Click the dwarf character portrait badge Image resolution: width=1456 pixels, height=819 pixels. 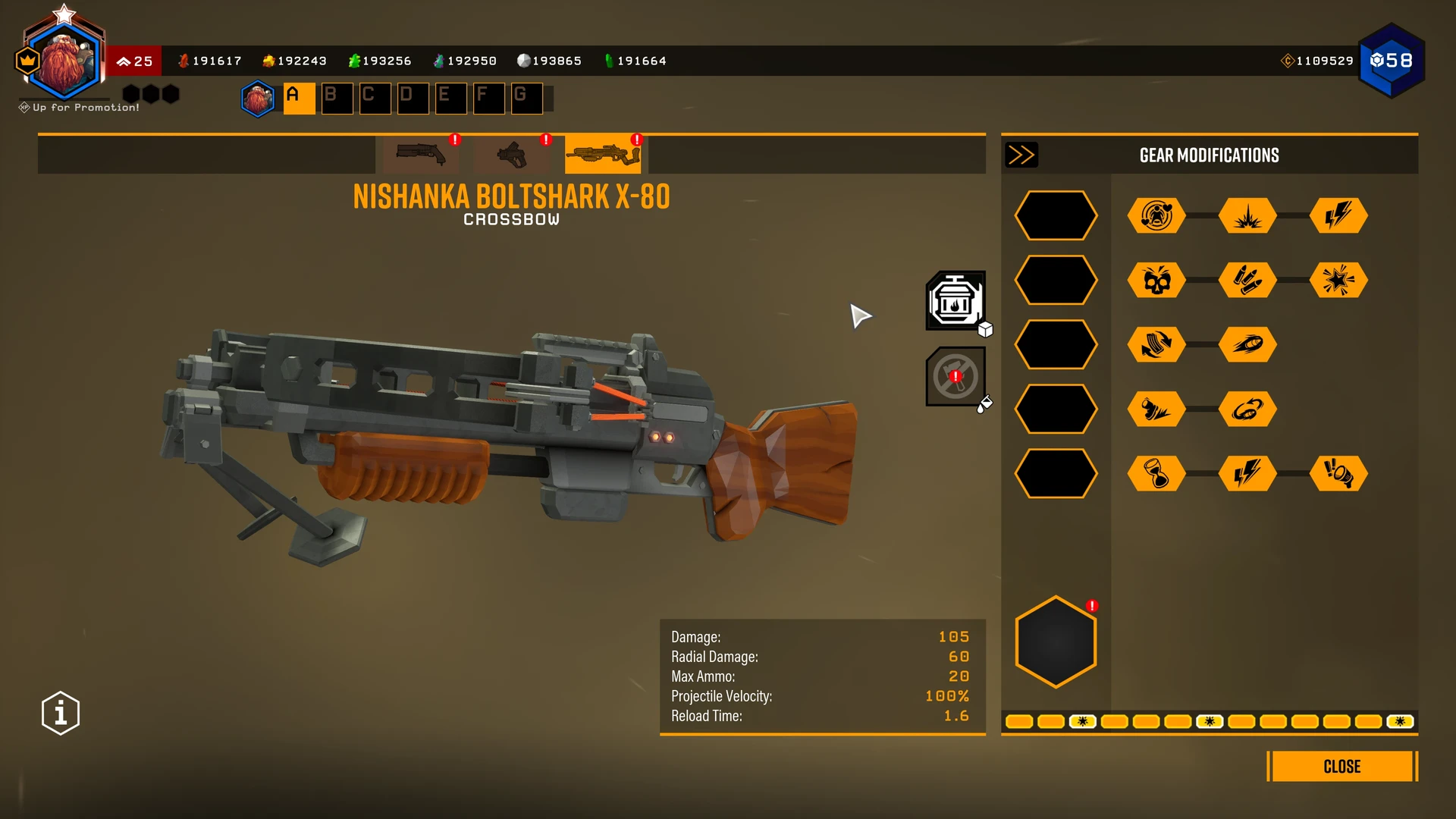[64, 61]
